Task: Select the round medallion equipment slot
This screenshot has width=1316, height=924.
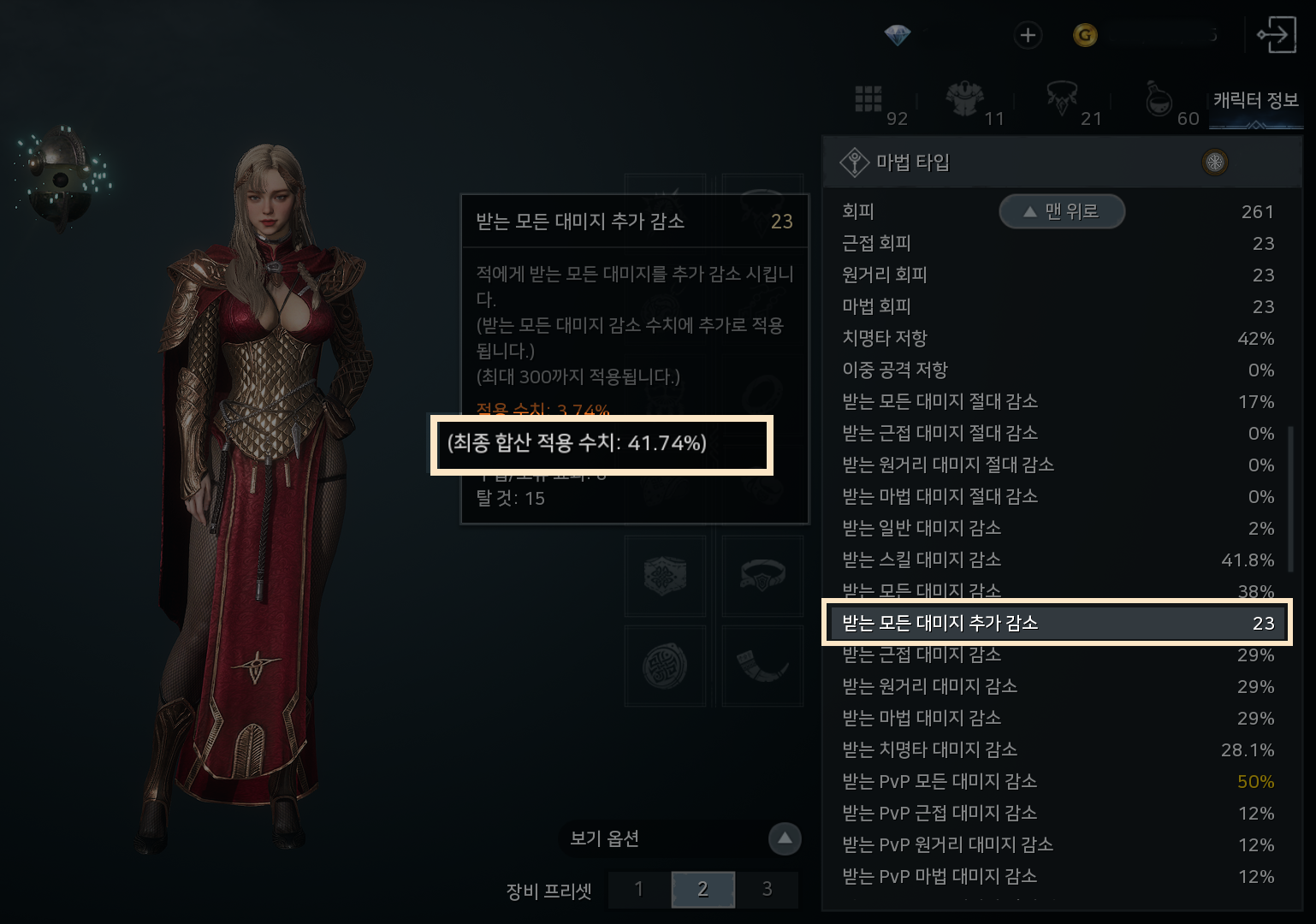Action: coord(666,665)
